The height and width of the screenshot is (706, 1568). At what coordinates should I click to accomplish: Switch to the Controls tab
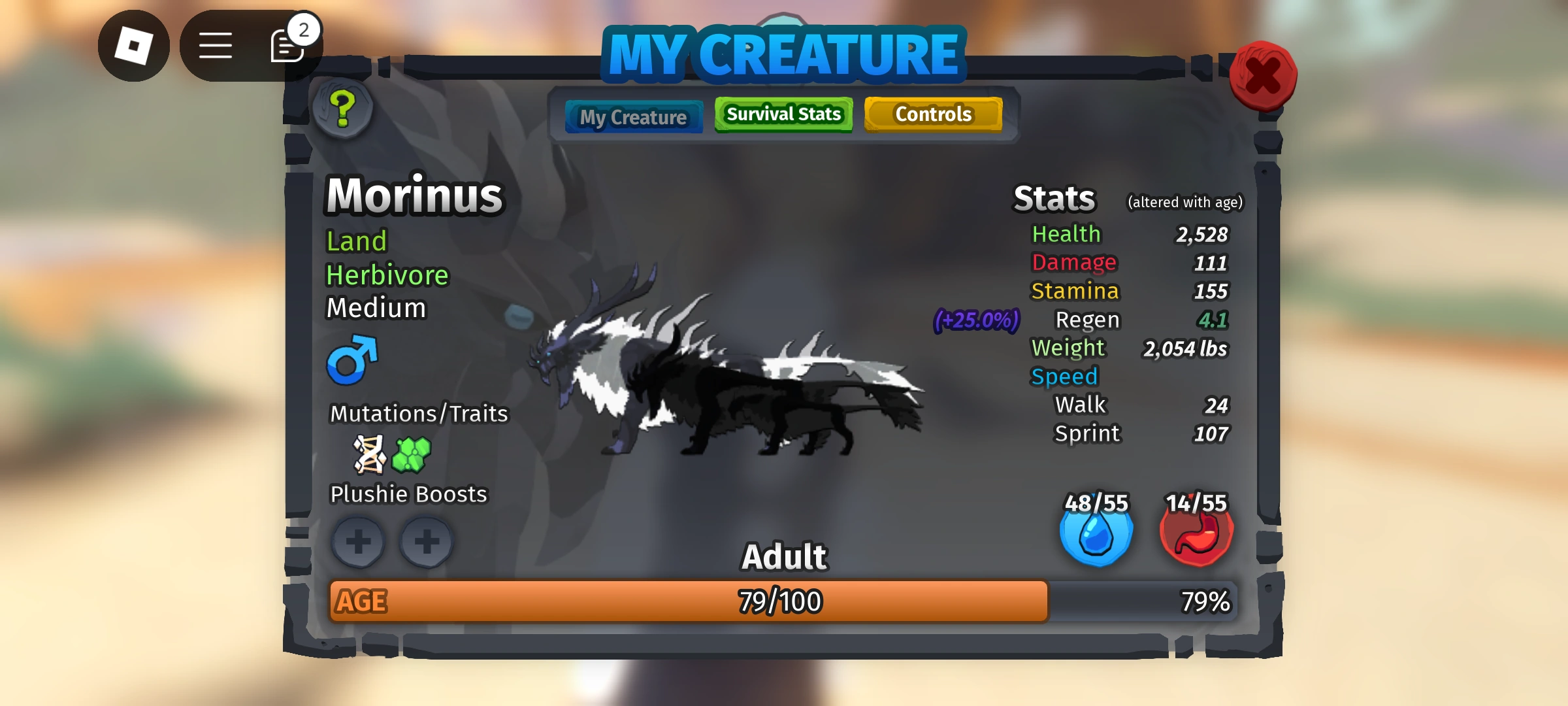click(x=934, y=114)
